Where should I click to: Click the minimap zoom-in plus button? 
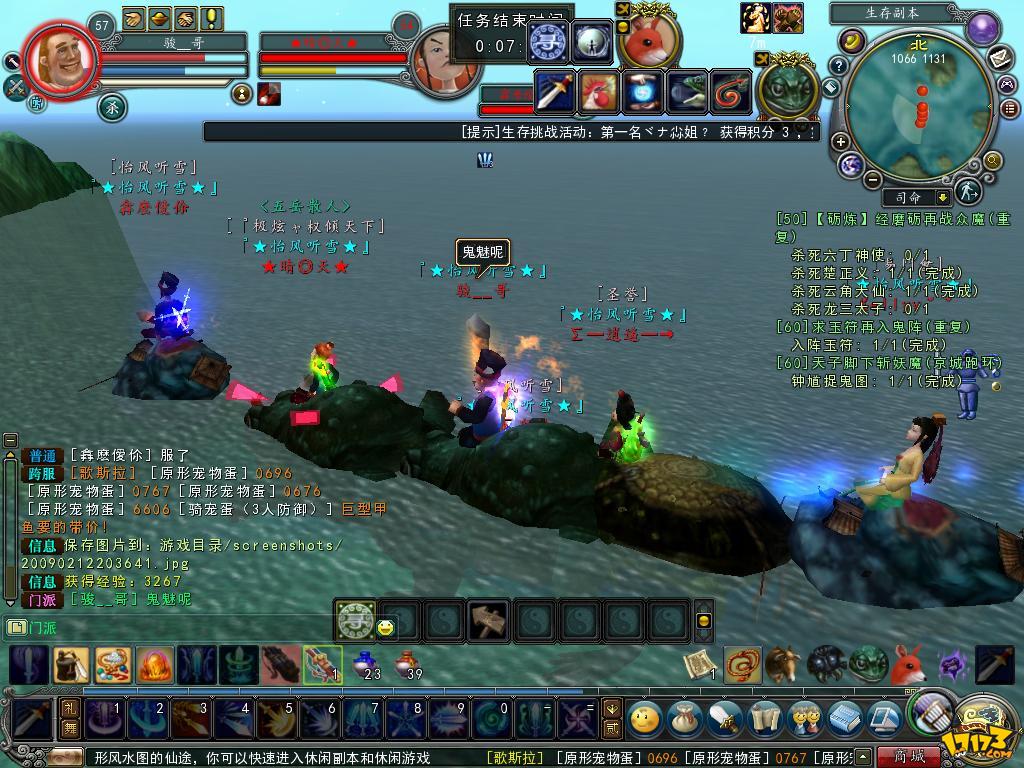tap(841, 142)
